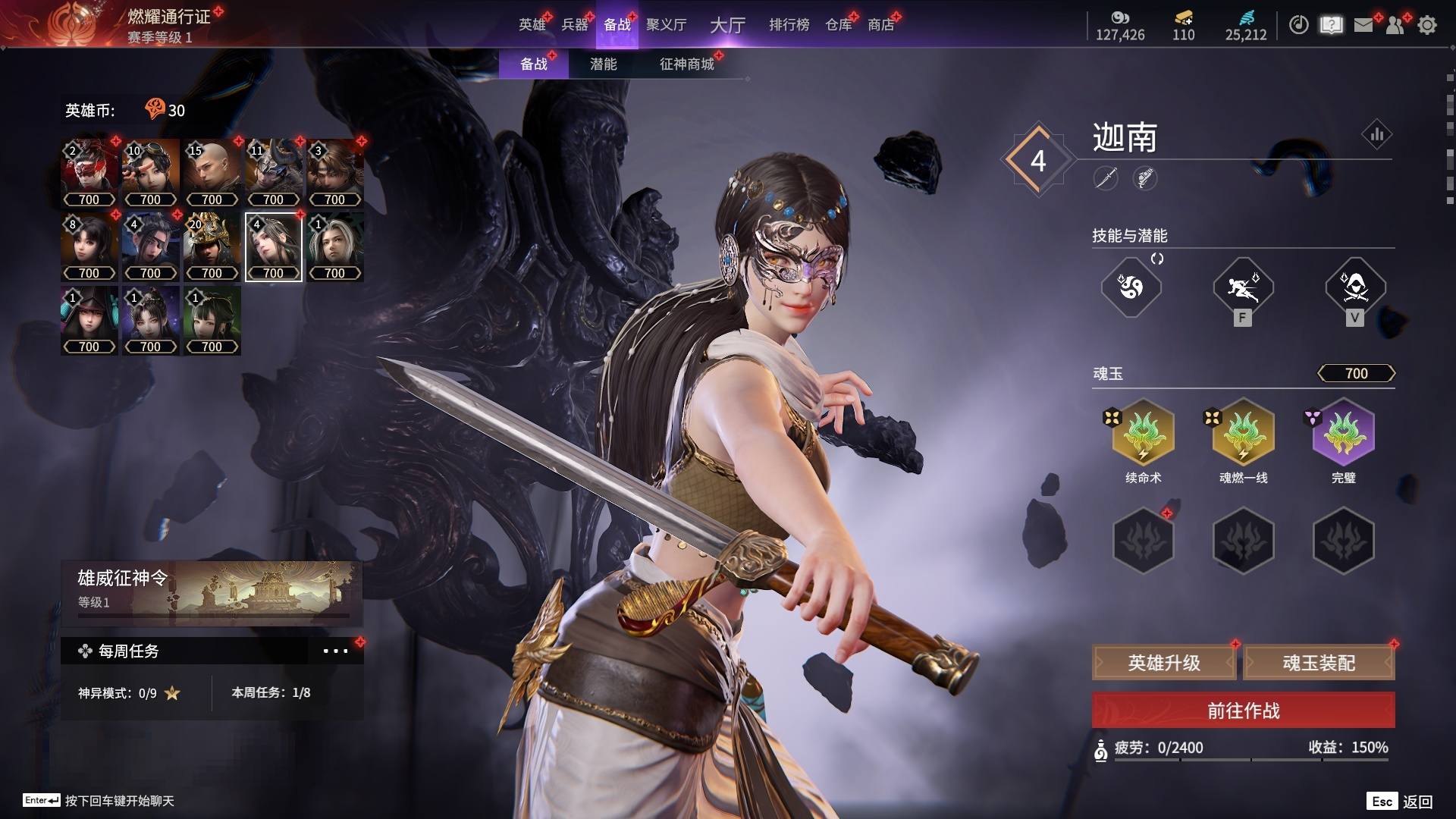Expand weekly tasks with the three-dot button
This screenshot has height=819, width=1456.
[x=335, y=651]
